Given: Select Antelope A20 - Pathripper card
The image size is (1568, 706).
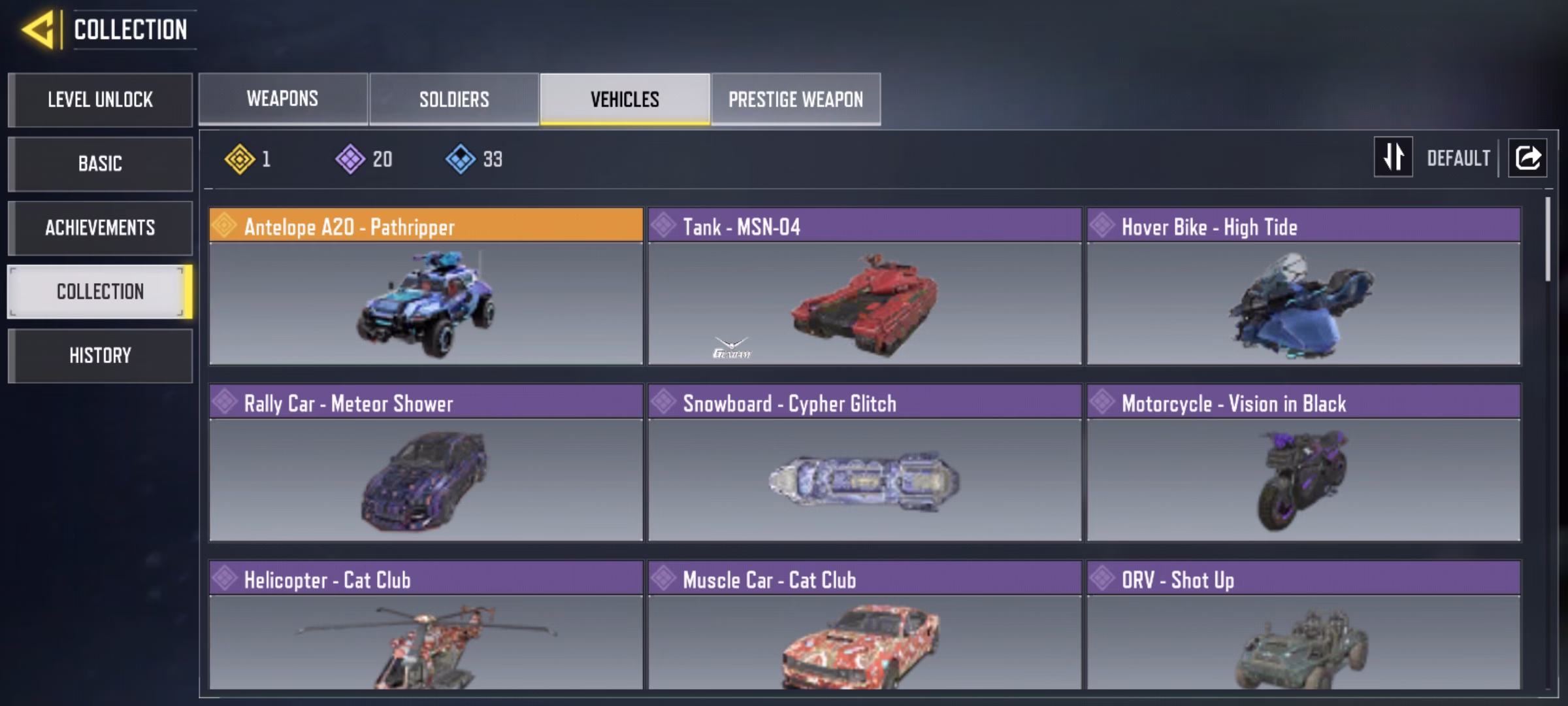Looking at the screenshot, I should [426, 286].
